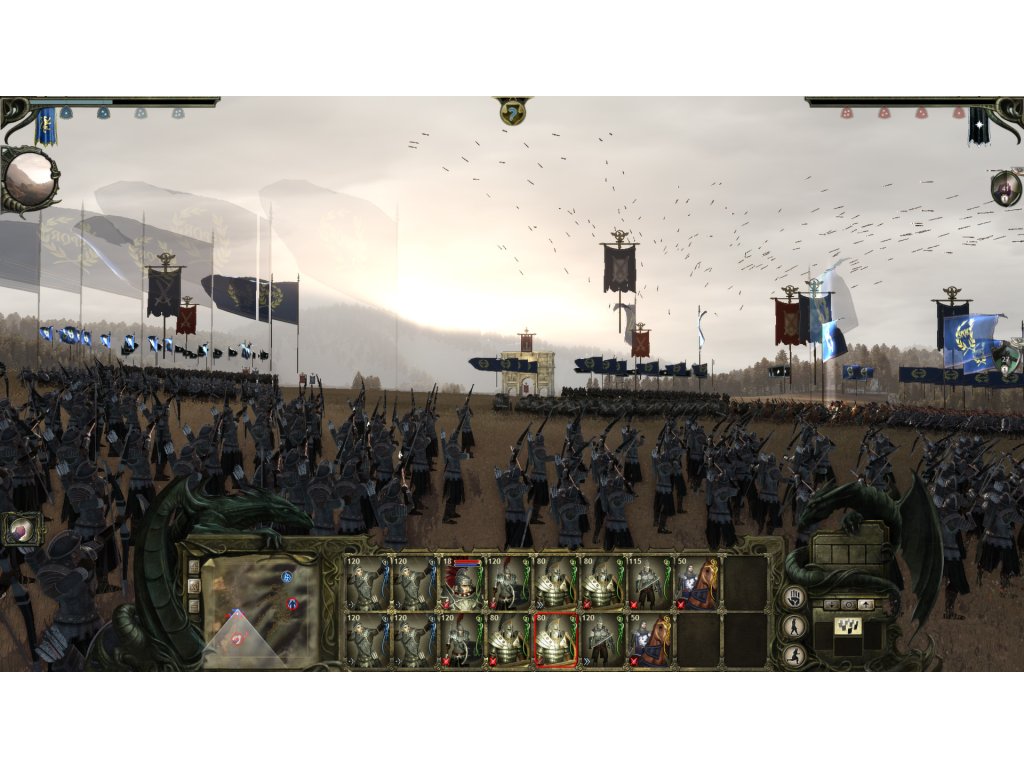1024x768 pixels.
Task: Set units to running pace
Action: (792, 655)
